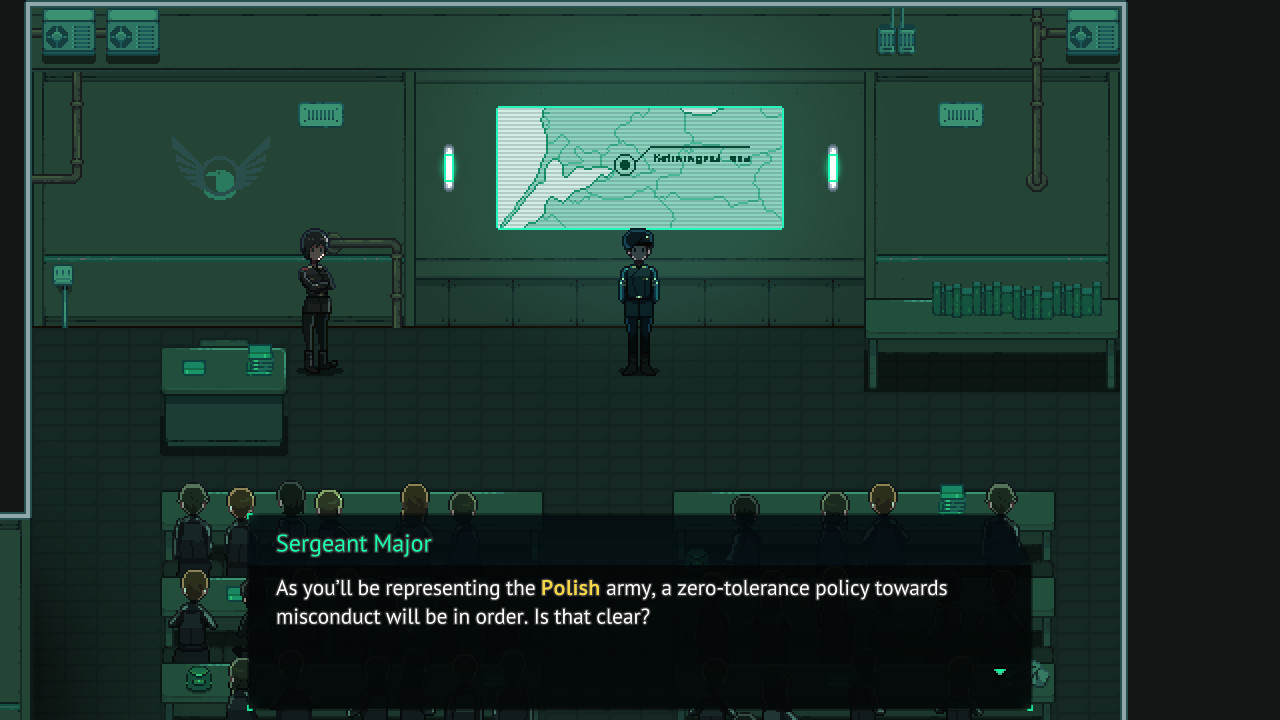Advance dialogue with the down arrow indicator
The height and width of the screenshot is (720, 1280).
999,672
